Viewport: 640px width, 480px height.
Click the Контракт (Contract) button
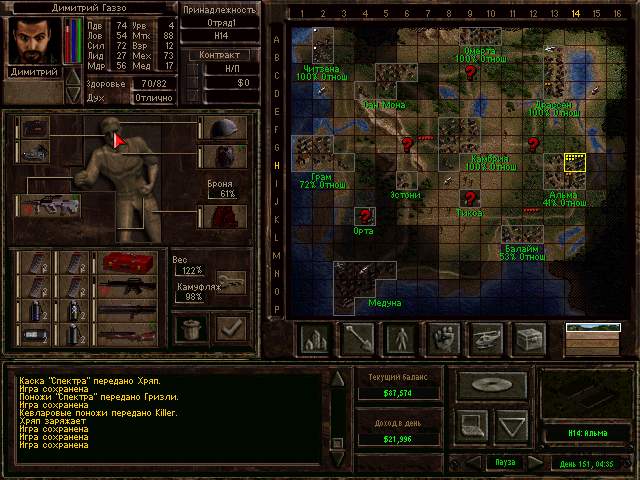[220, 56]
